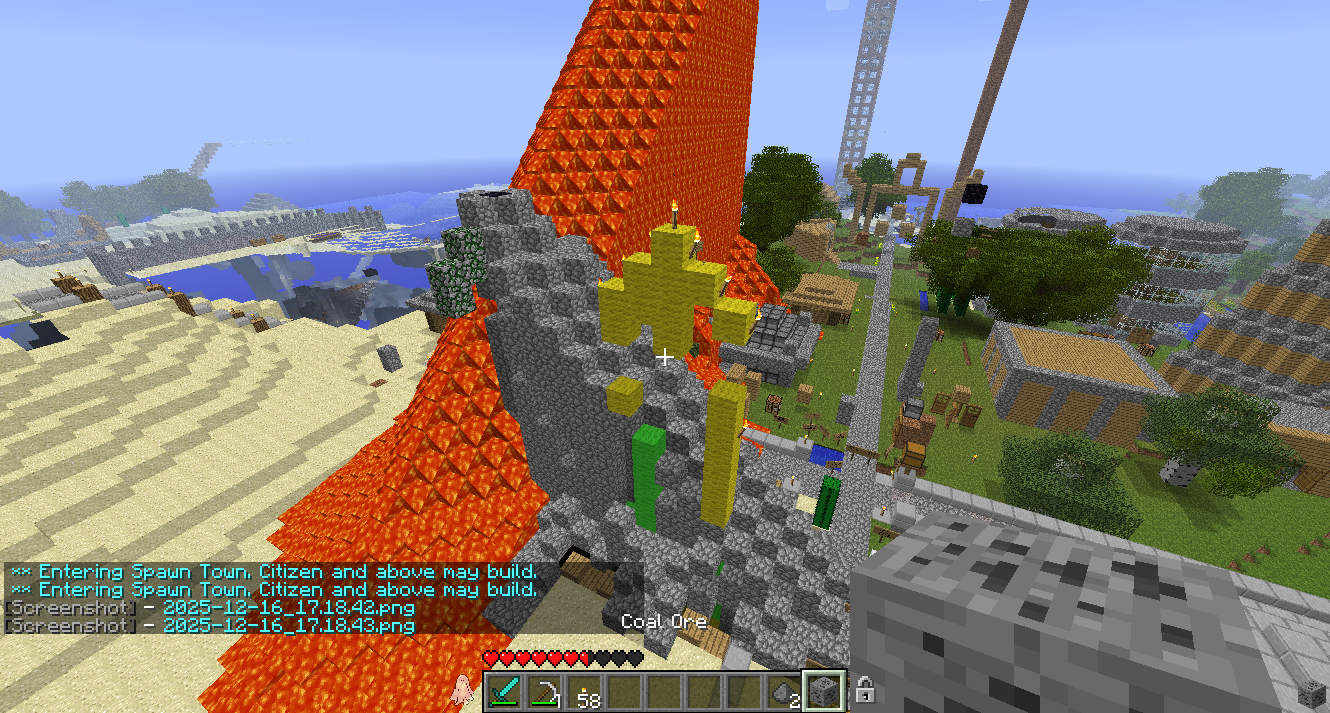The image size is (1330, 713).
Task: Click the padlock icon beside the hotbar
Action: point(866,690)
